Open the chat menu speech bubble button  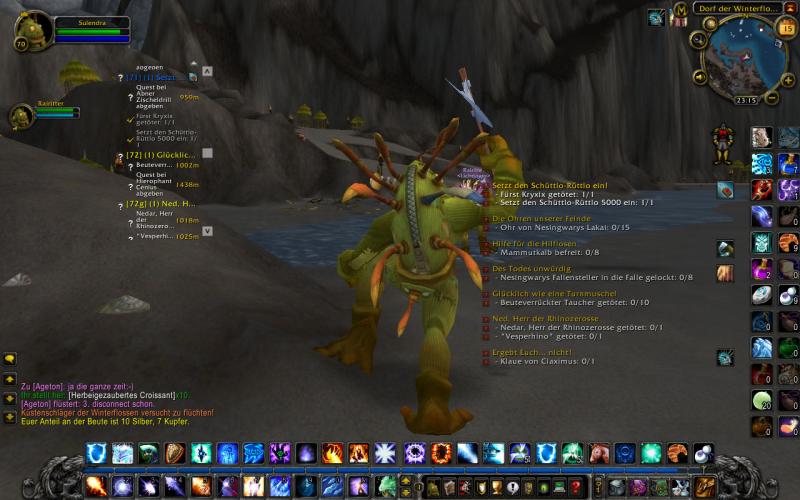click(10, 359)
